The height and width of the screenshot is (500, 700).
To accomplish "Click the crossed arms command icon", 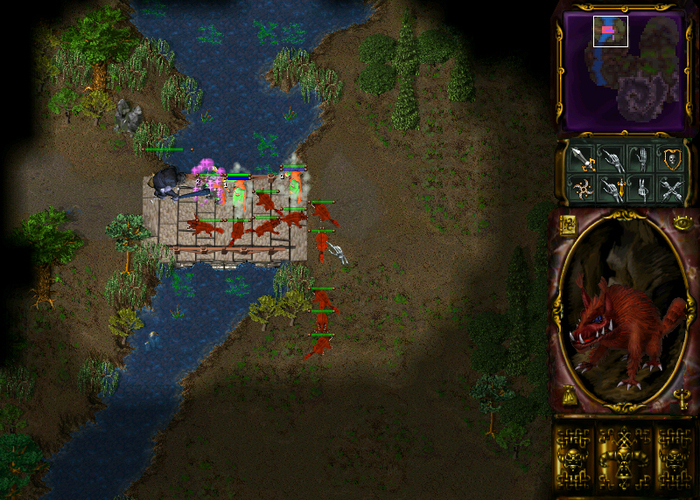I will pos(671,188).
